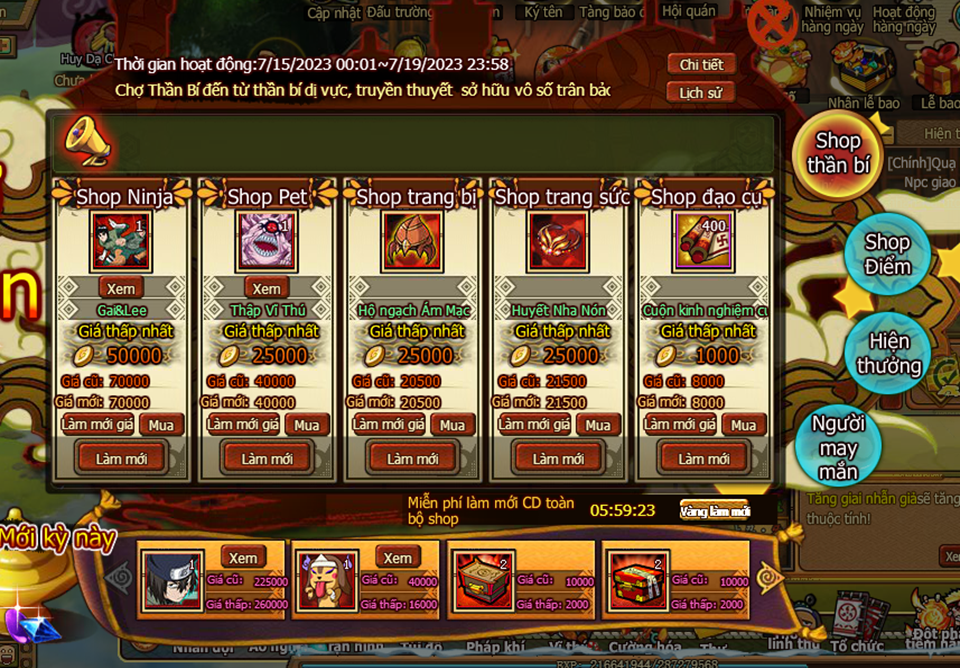Refresh the Shop trang sức card
Image resolution: width=960 pixels, height=668 pixels.
tap(558, 459)
